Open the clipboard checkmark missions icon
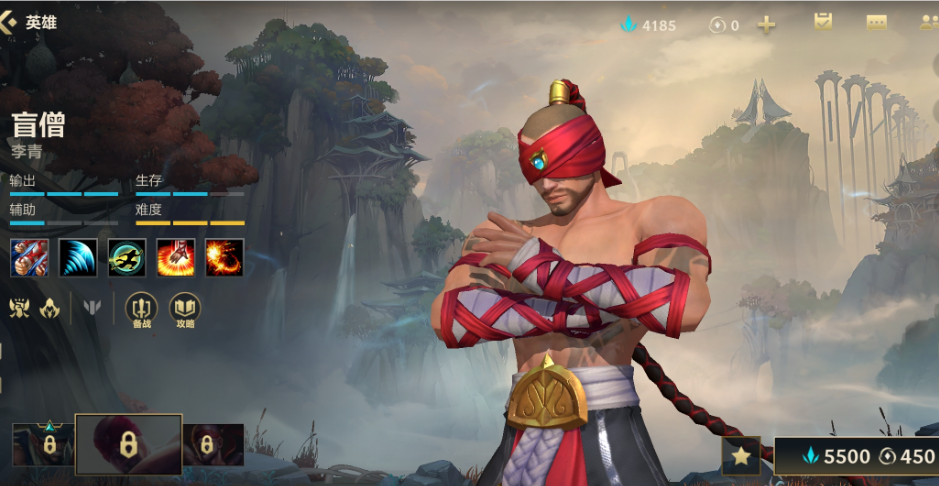This screenshot has width=939, height=486. click(823, 22)
